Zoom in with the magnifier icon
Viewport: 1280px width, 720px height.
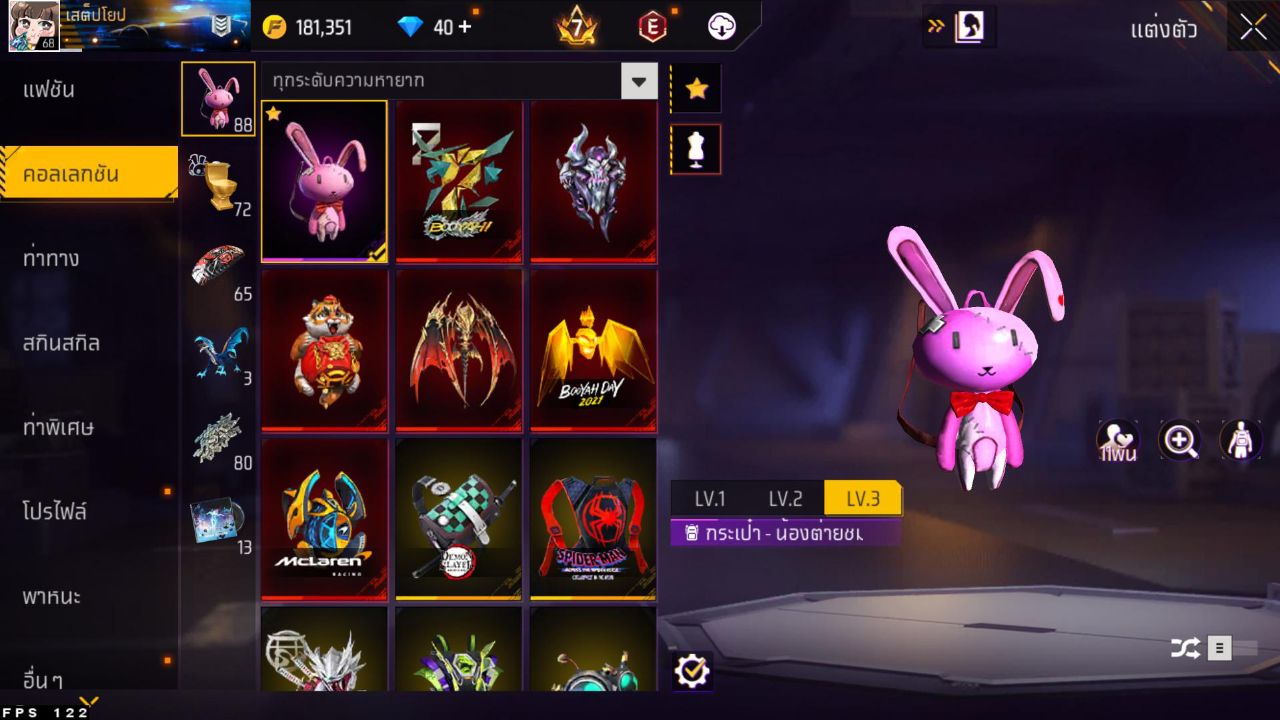click(1179, 440)
